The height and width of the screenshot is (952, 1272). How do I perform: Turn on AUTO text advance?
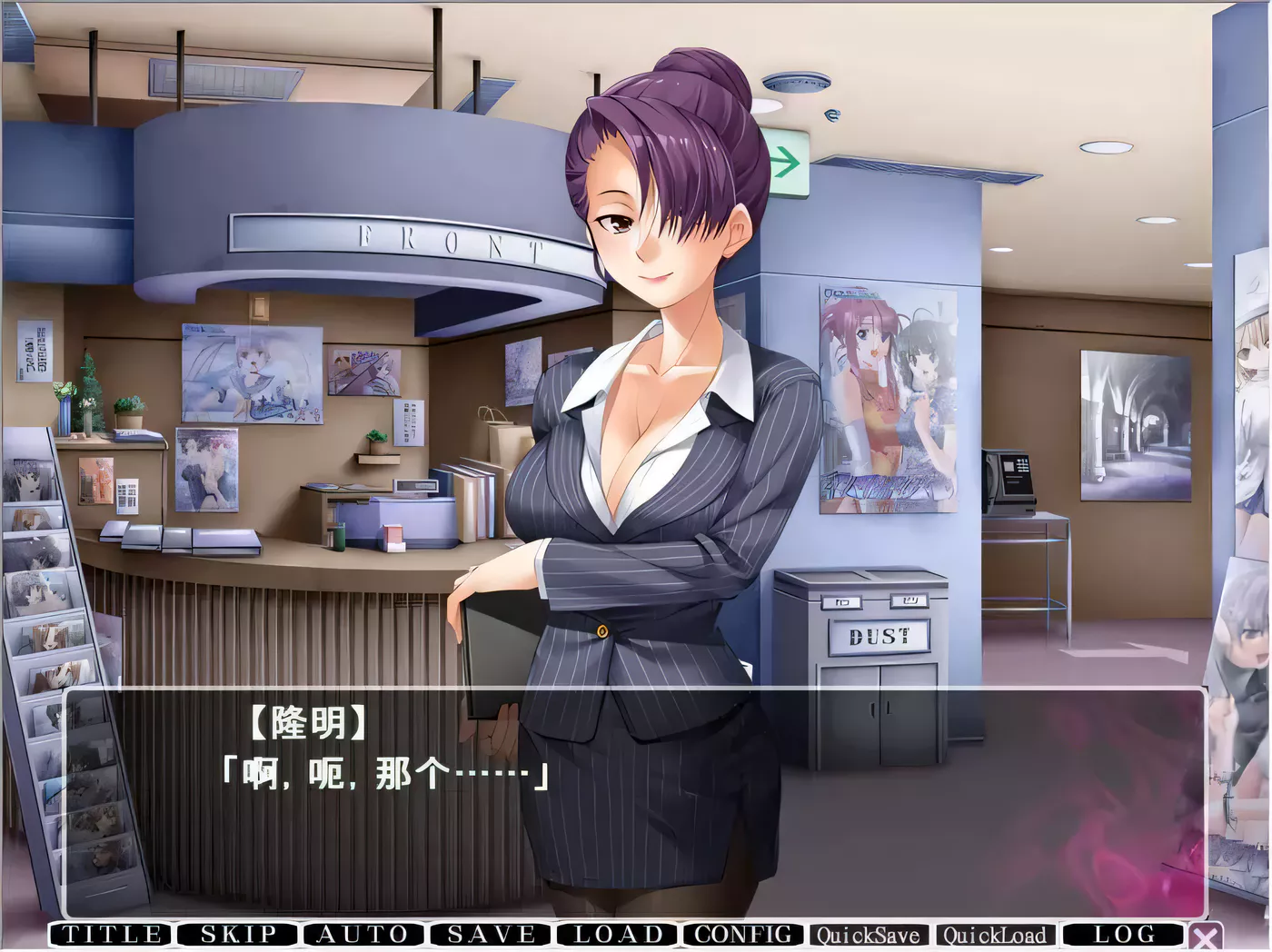pos(363,935)
